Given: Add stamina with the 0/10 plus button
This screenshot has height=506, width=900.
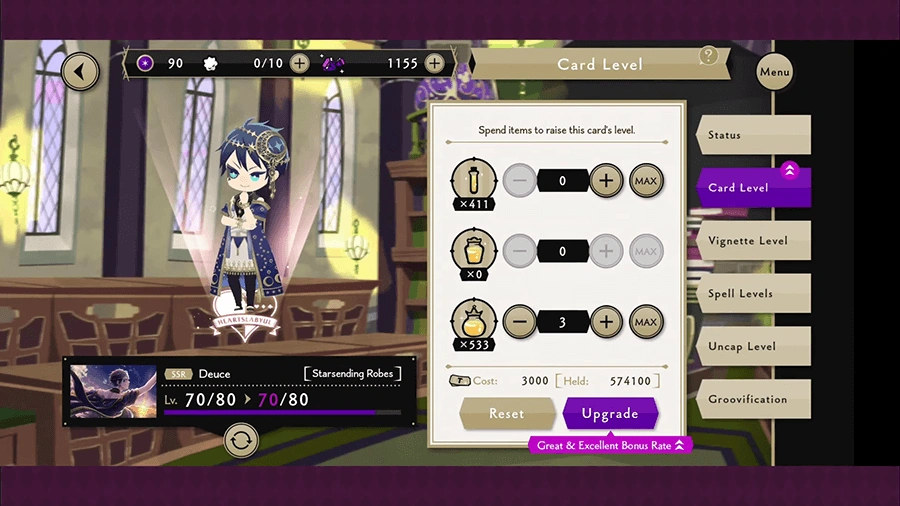Looking at the screenshot, I should 299,63.
